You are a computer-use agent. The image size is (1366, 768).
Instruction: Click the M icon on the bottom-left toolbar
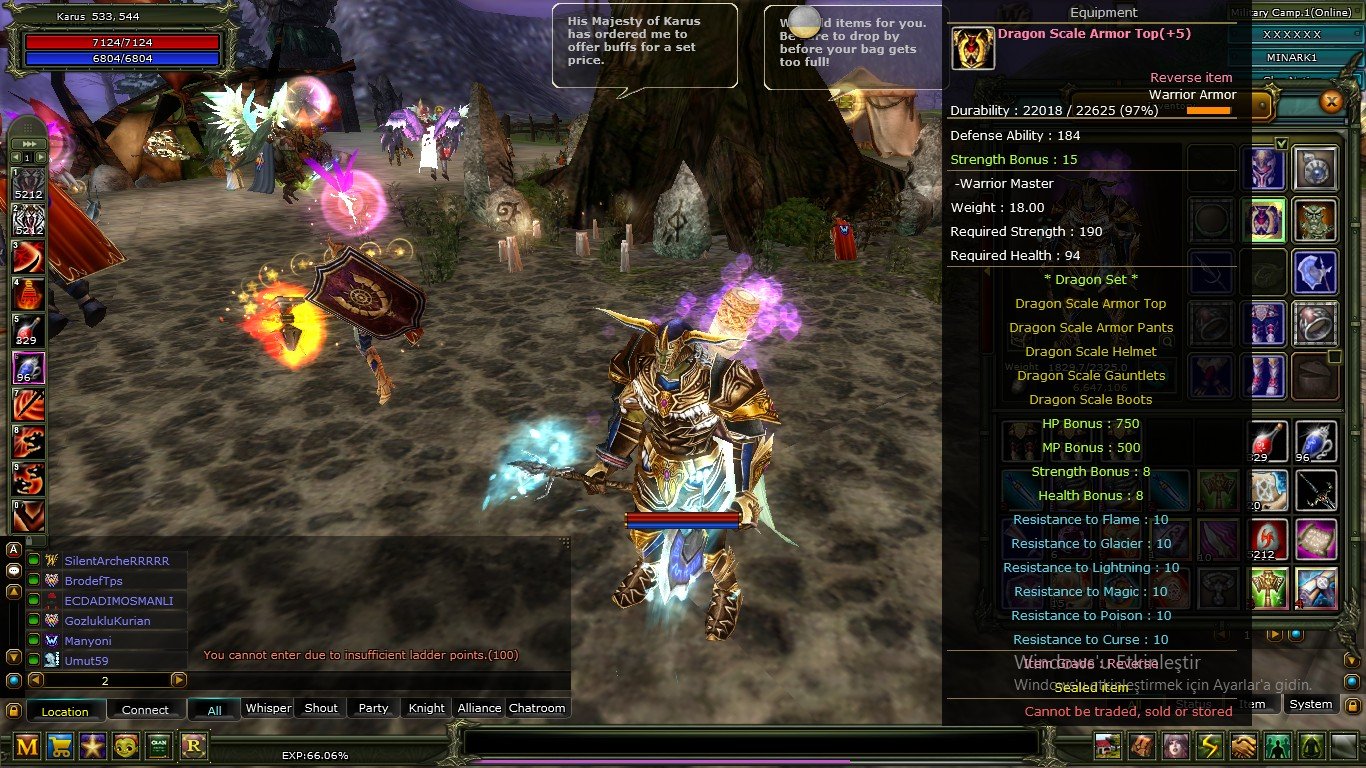[27, 746]
